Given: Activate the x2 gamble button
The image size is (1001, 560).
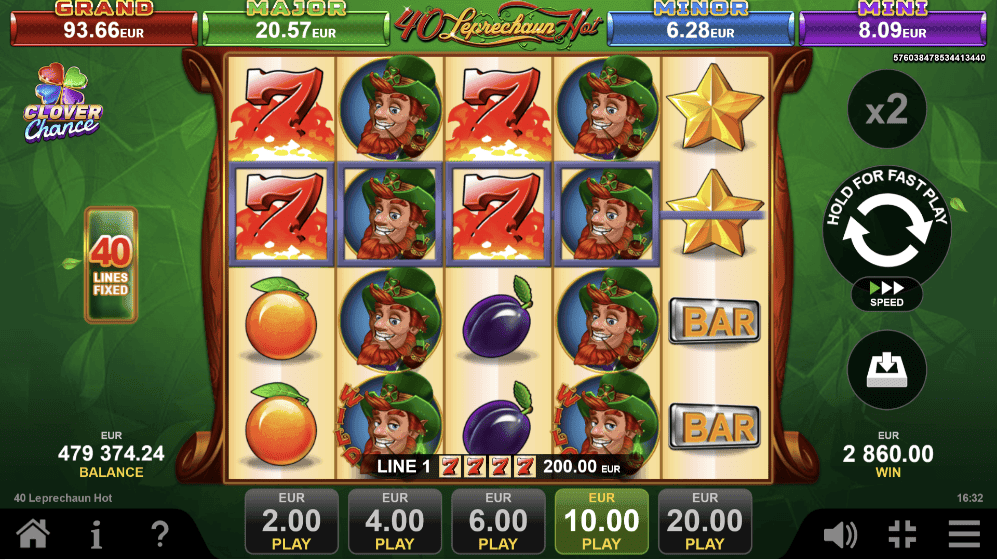Looking at the screenshot, I should [885, 110].
